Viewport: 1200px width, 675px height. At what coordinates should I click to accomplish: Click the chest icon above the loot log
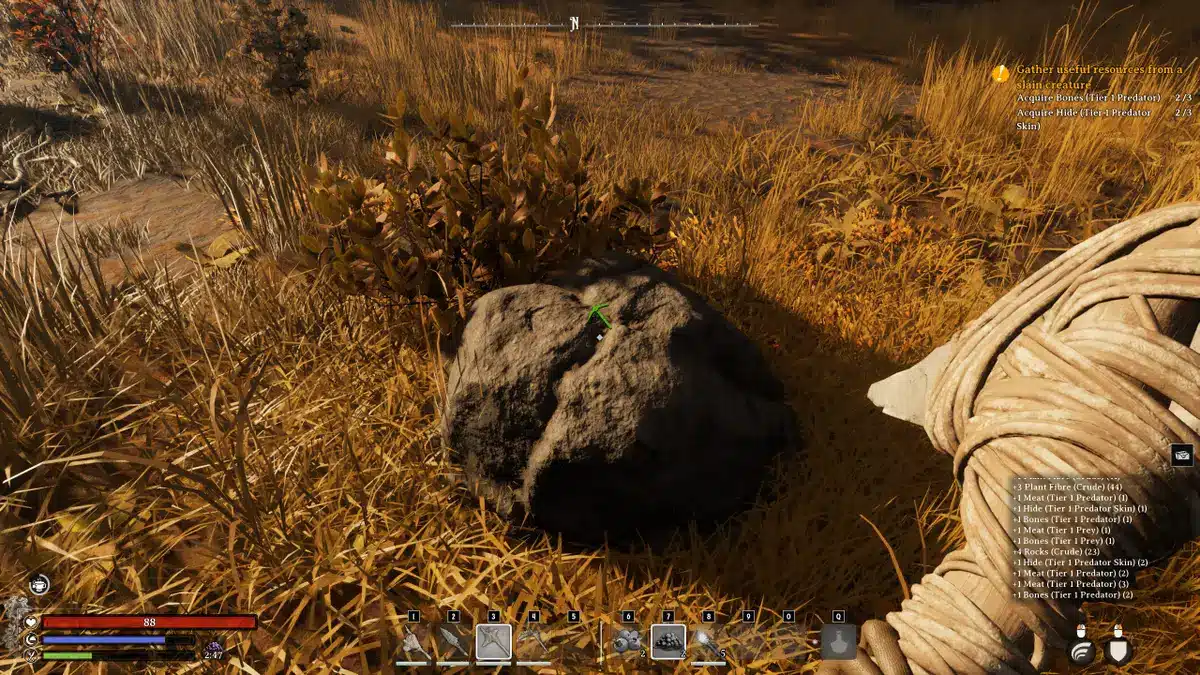coord(1182,455)
